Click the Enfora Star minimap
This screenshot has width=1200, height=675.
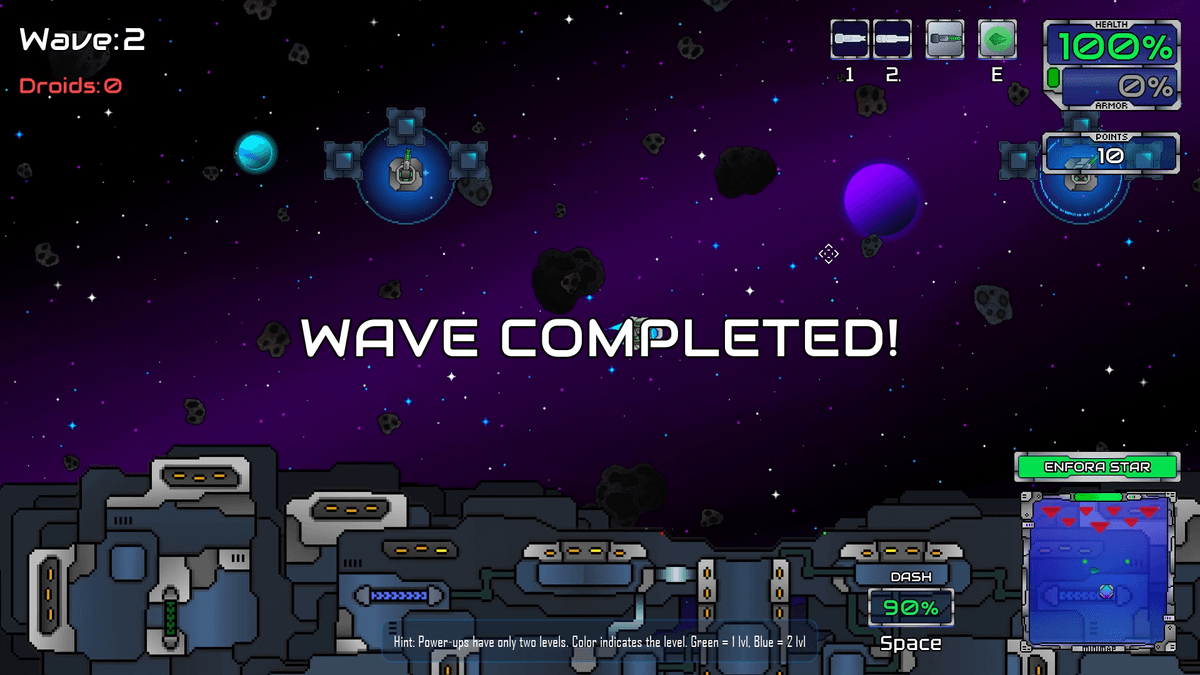(1097, 568)
